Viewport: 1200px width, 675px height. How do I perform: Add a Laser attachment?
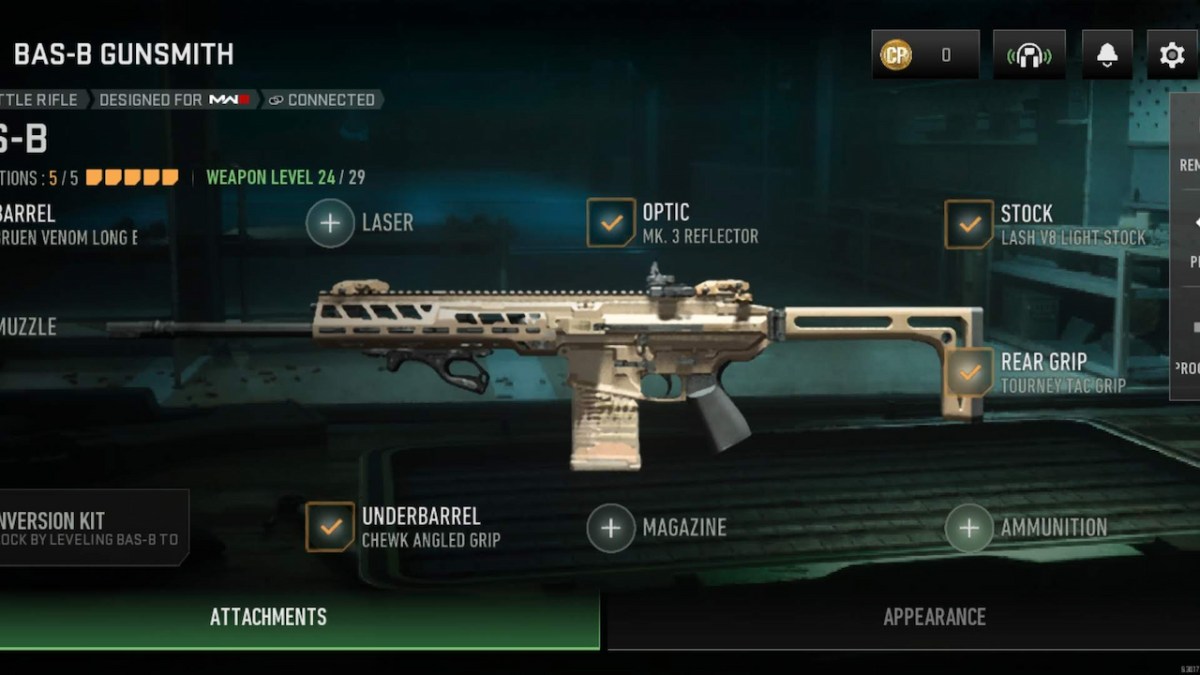tap(331, 223)
